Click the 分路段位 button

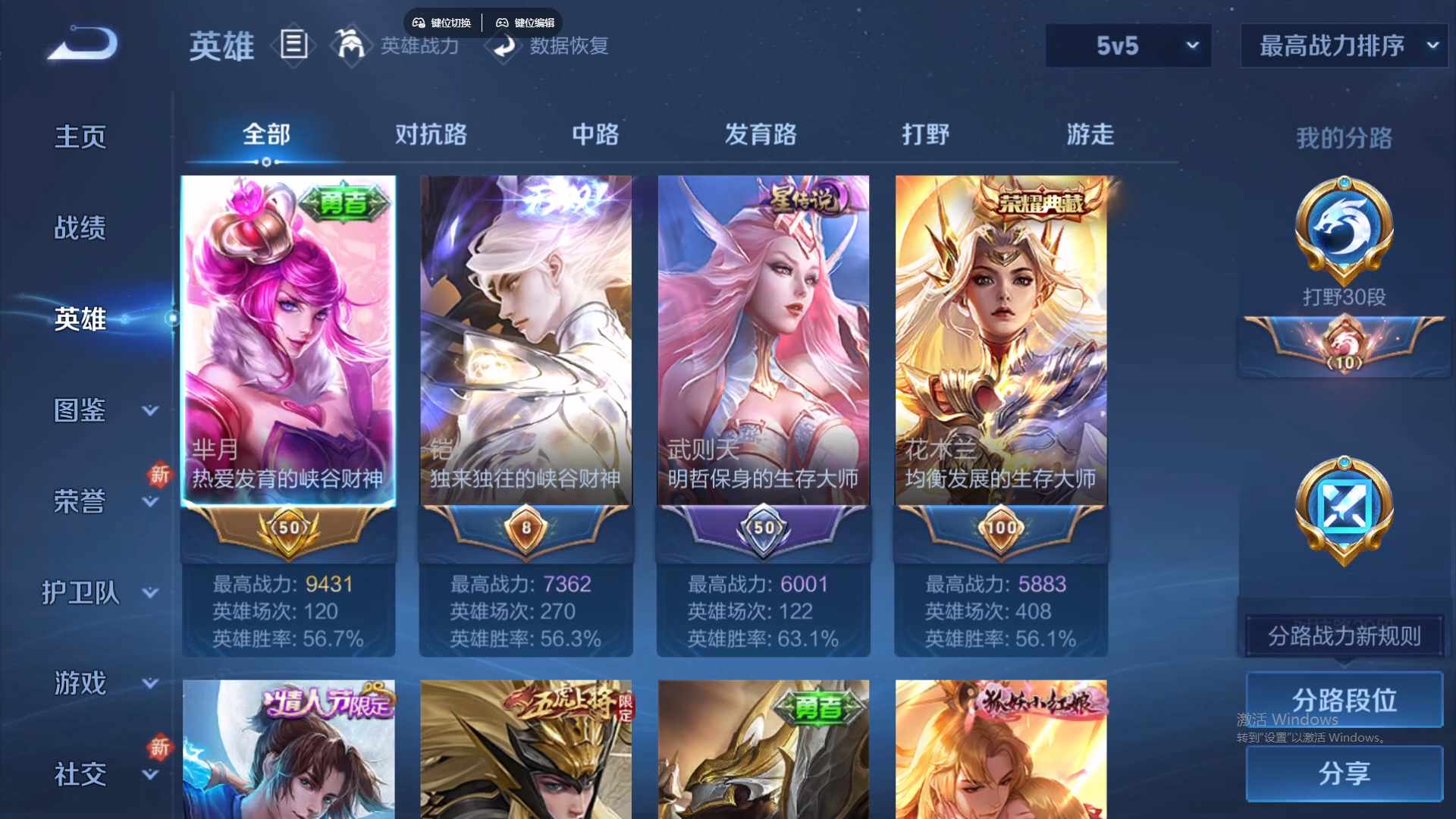click(x=1343, y=699)
